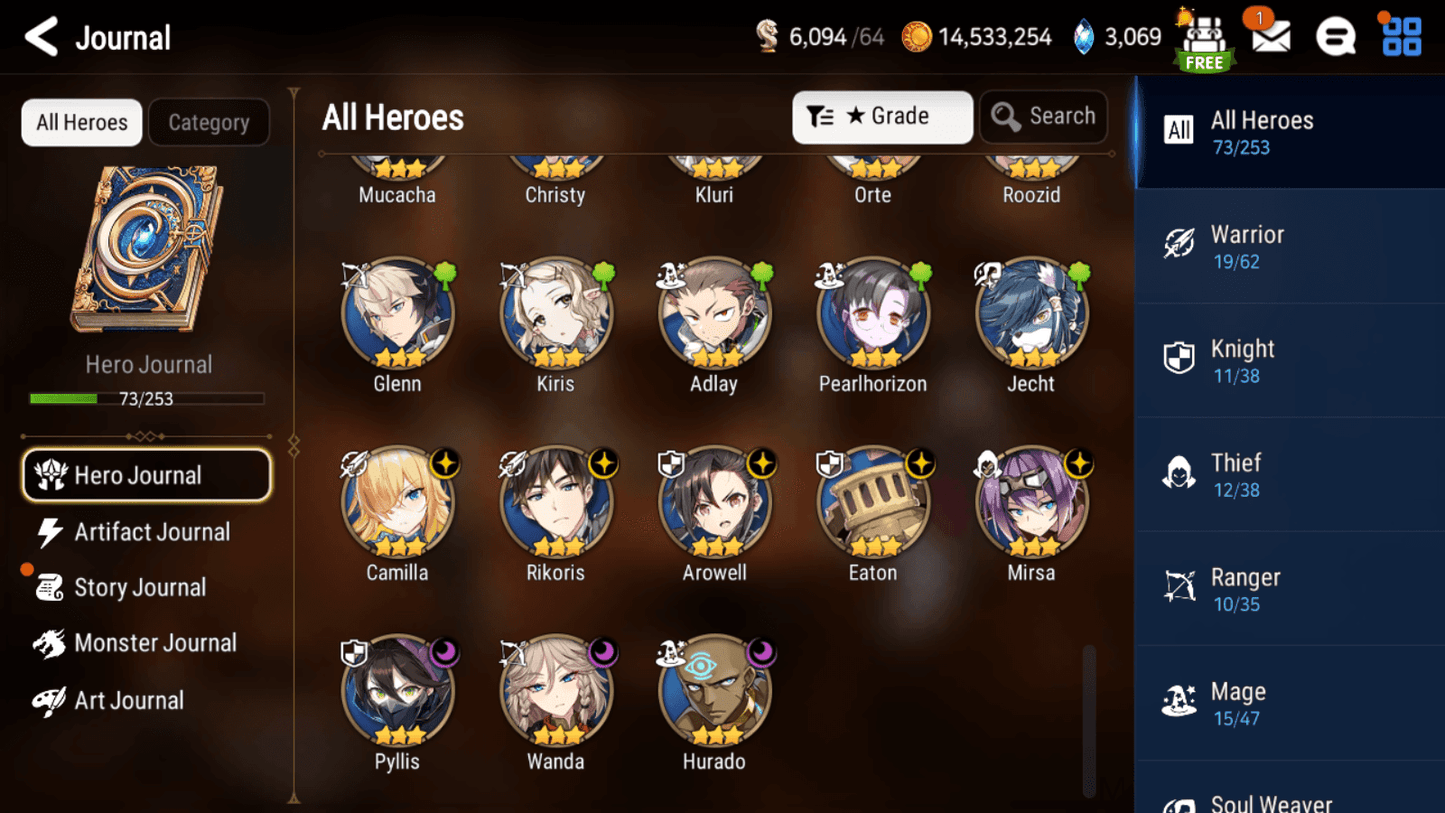
Task: Open the Art Journal
Action: [128, 700]
